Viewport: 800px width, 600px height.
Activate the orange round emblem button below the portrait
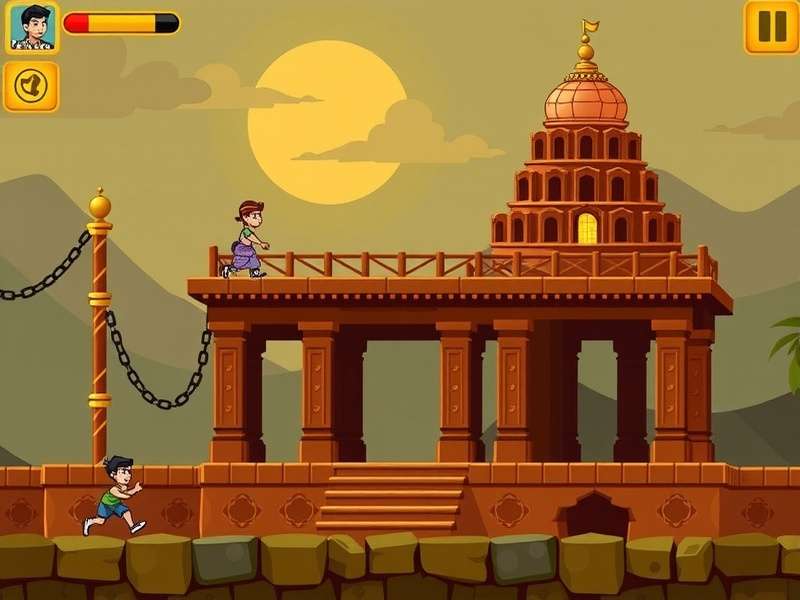[31, 87]
